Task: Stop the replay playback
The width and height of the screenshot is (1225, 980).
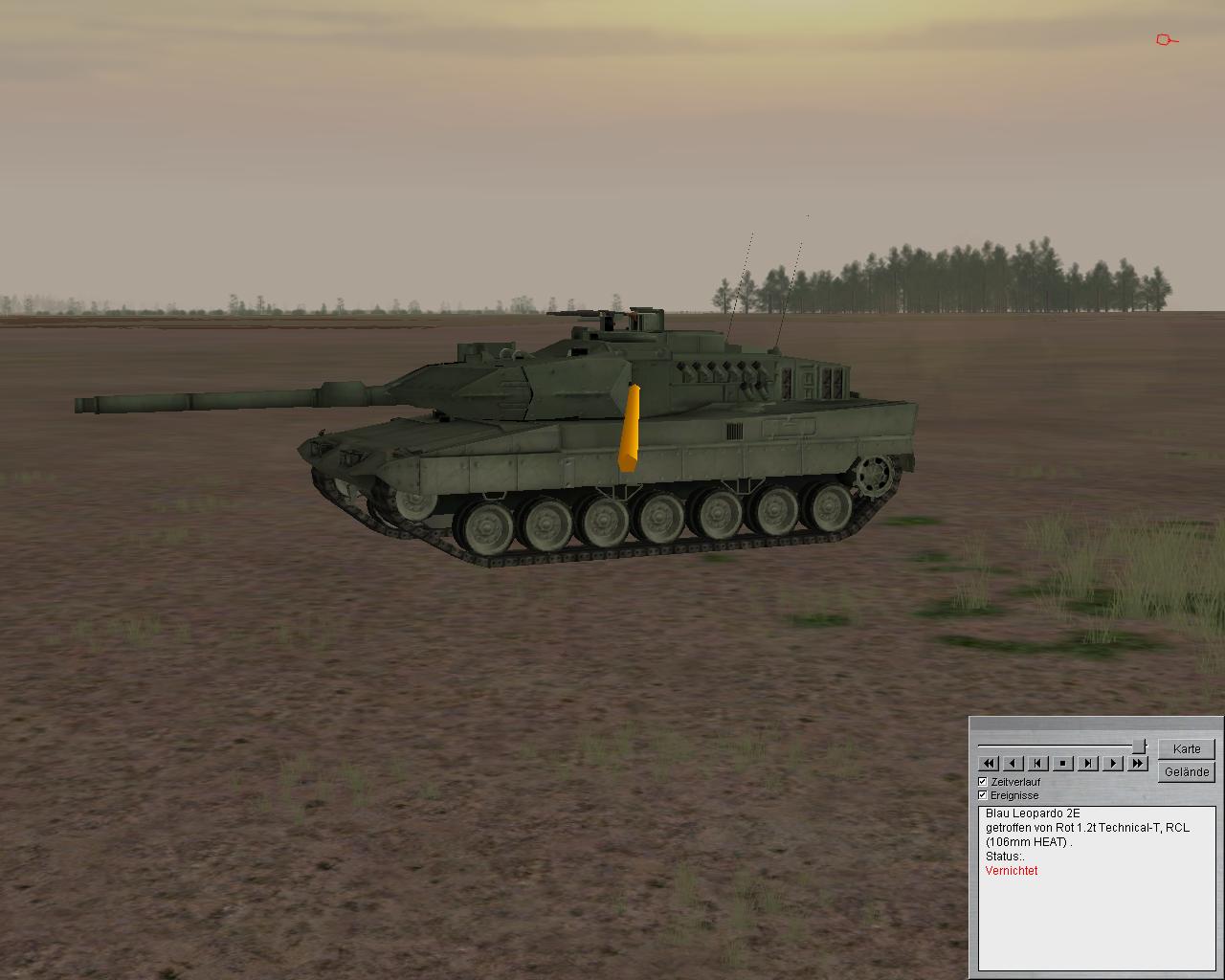Action: (x=1063, y=763)
